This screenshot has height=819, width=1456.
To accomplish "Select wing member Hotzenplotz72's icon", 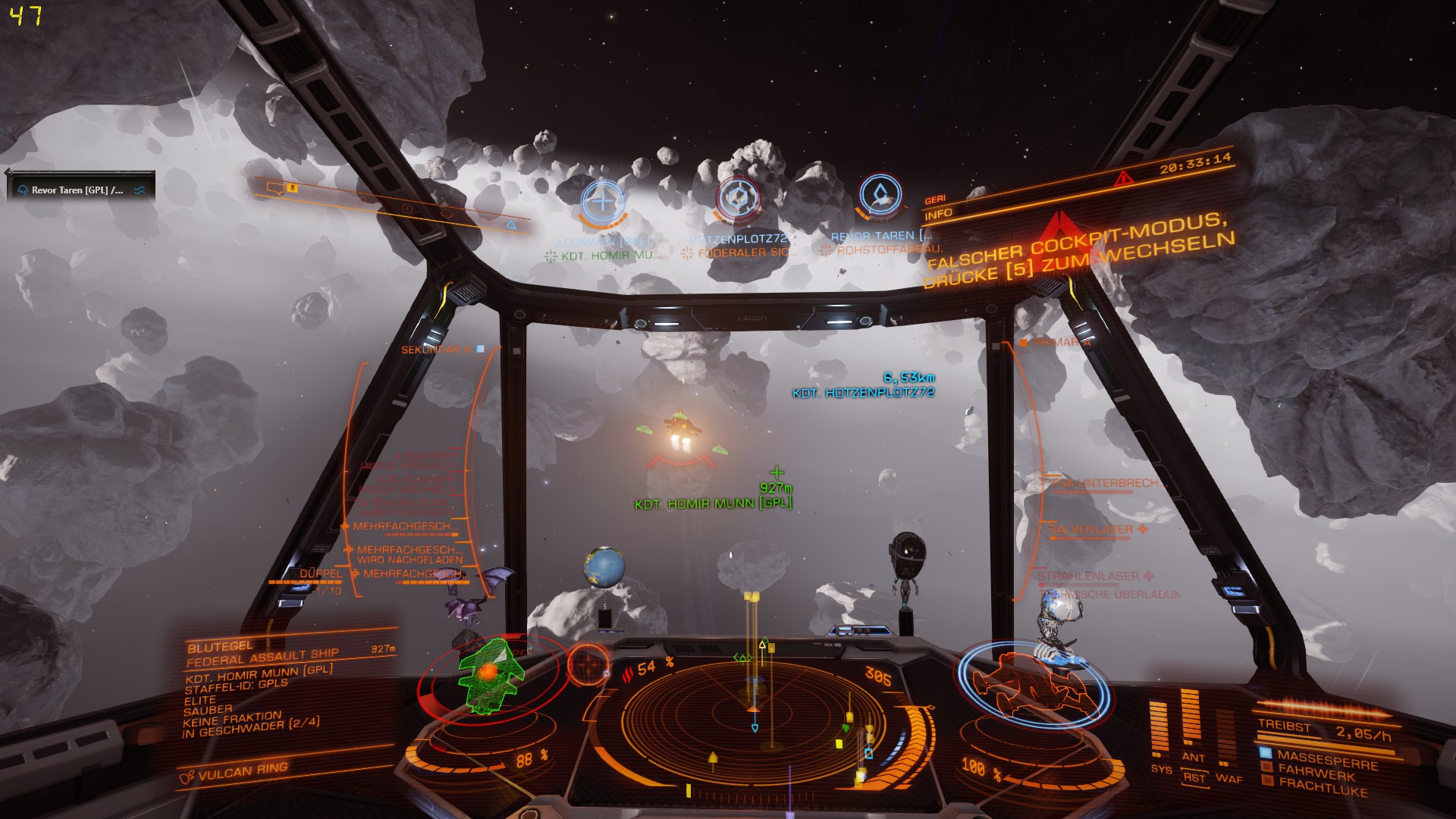I will [x=736, y=198].
